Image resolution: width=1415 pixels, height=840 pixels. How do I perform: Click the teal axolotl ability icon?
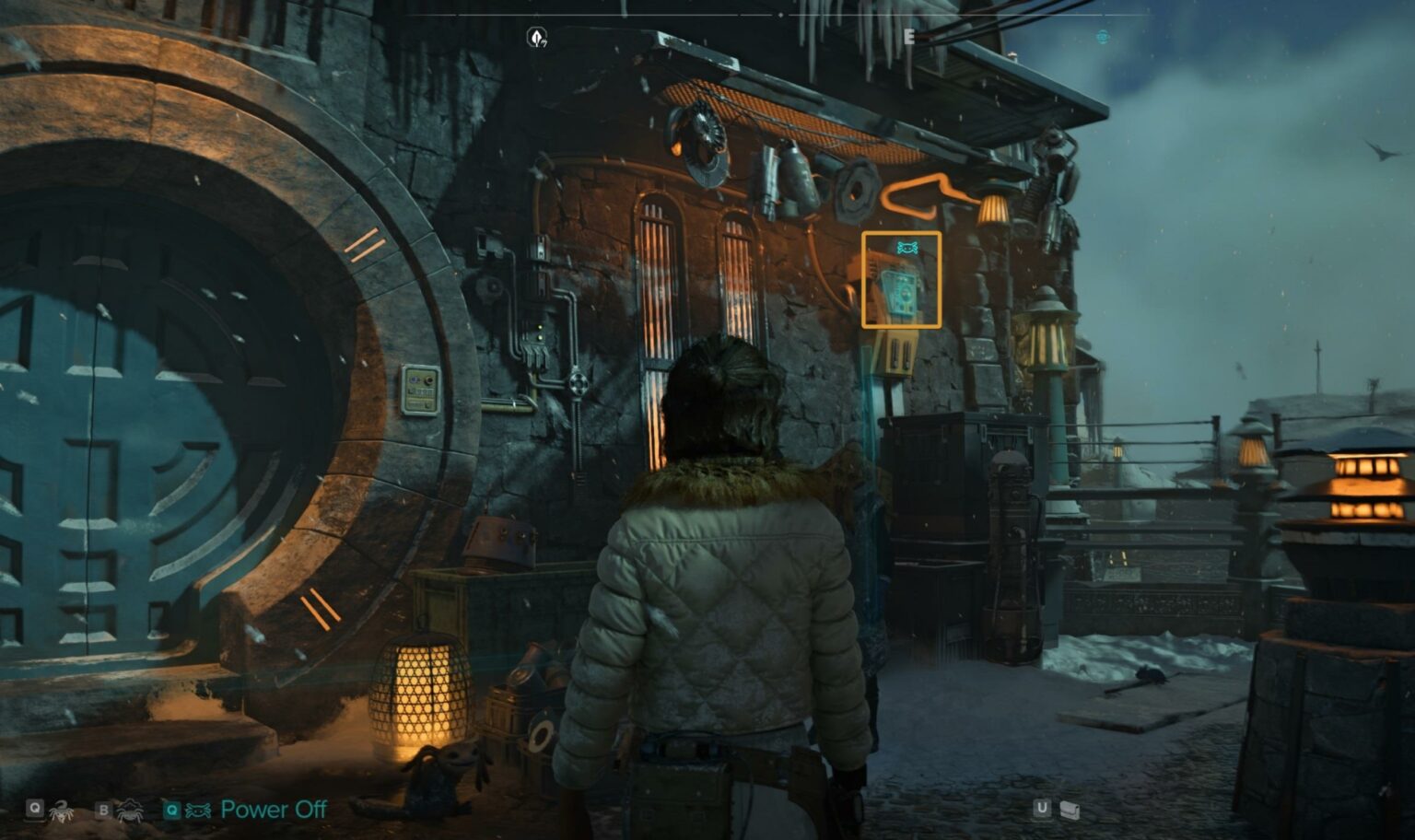198,810
